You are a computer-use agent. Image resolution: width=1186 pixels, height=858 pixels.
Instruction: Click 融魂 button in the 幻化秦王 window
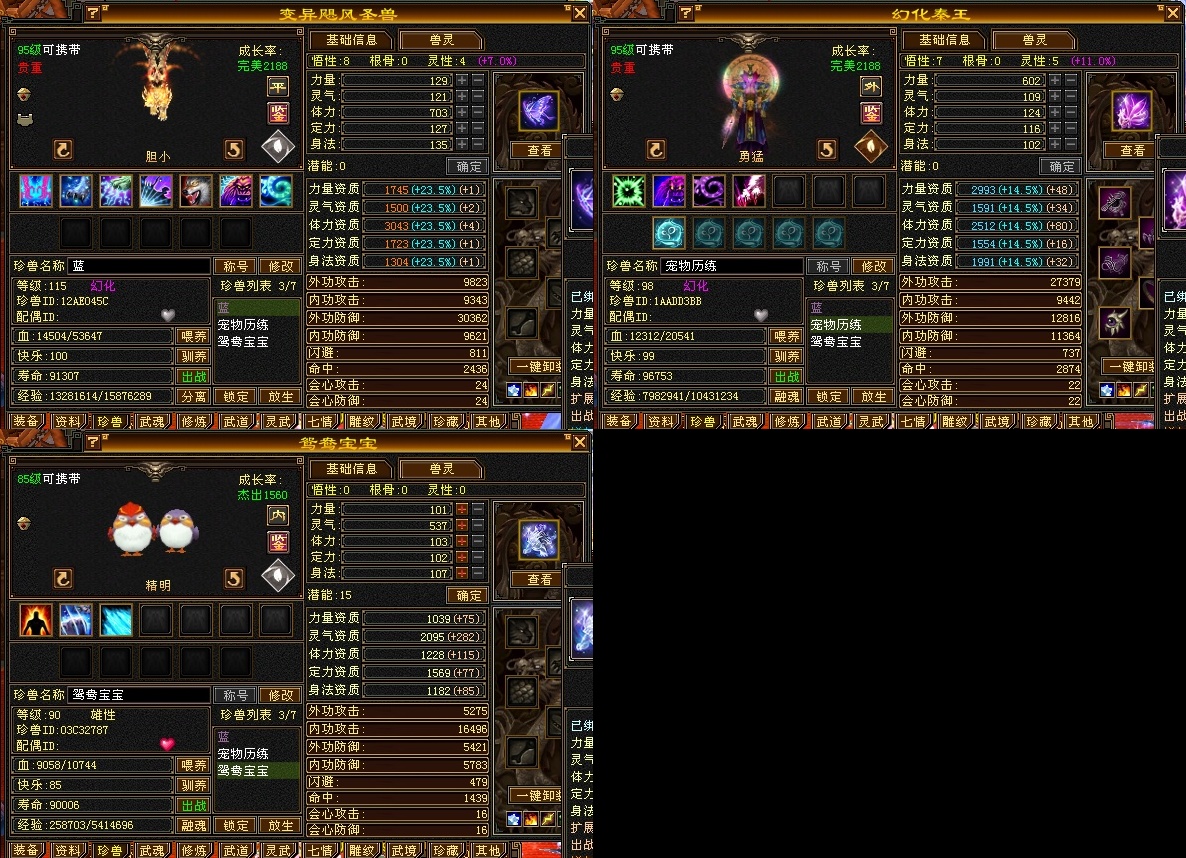click(786, 396)
